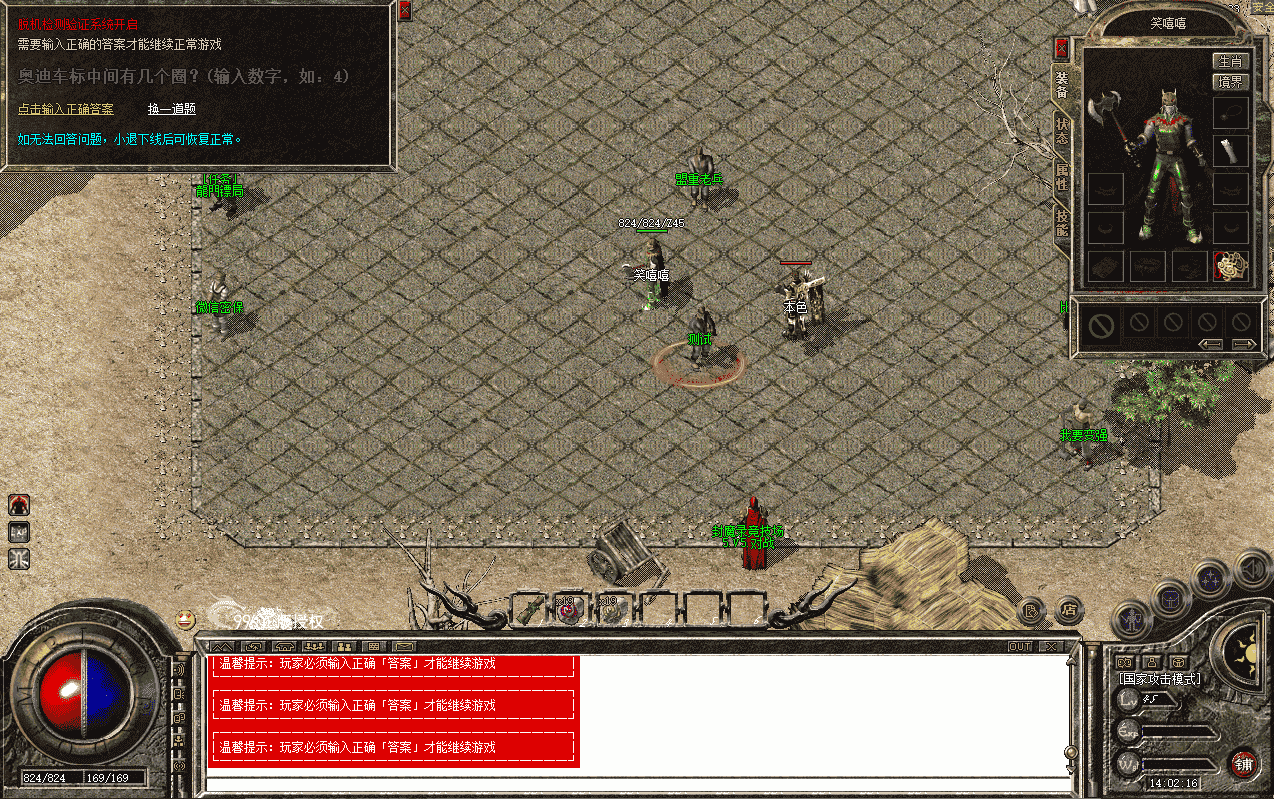Close the verification question dialog
The width and height of the screenshot is (1274, 799).
coord(404,10)
